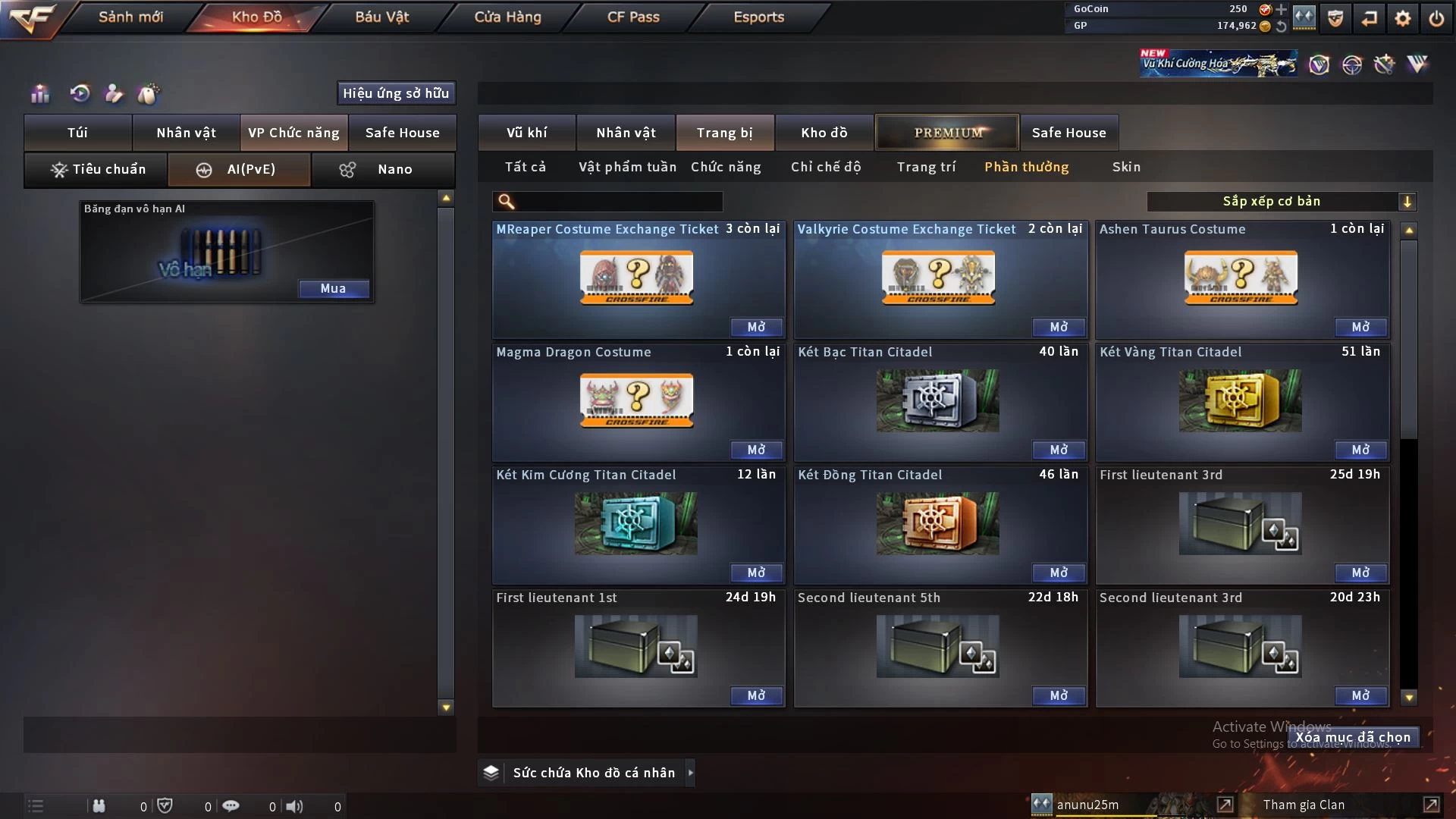Select the PREMIUM tab
Viewport: 1456px width, 819px height.
947,133
